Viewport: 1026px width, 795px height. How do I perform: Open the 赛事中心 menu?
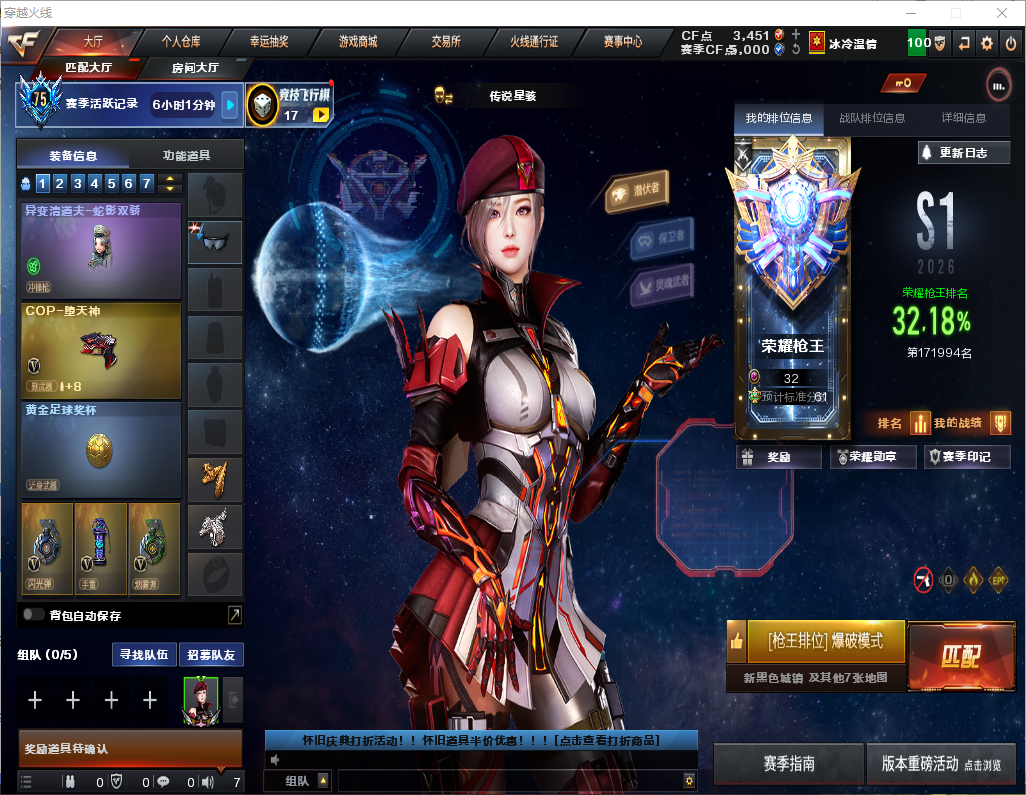622,42
